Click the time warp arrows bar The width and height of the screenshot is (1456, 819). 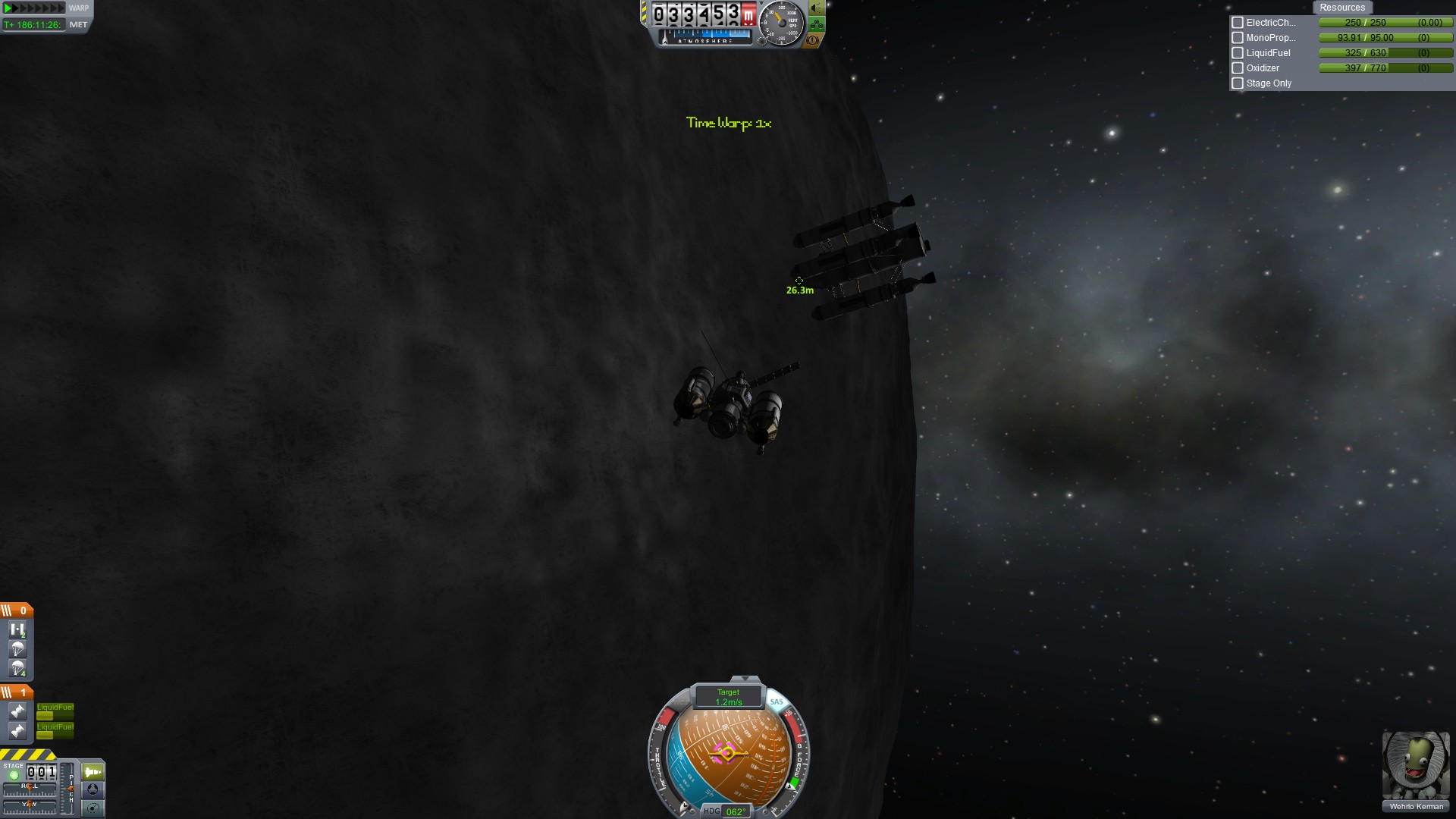34,8
